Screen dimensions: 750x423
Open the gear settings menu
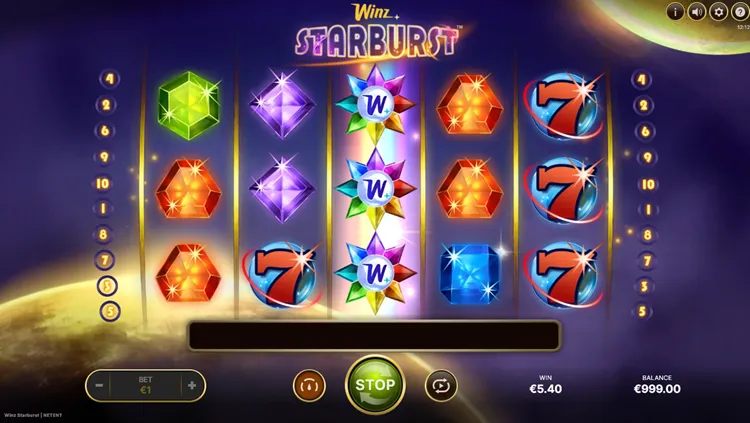click(x=718, y=12)
